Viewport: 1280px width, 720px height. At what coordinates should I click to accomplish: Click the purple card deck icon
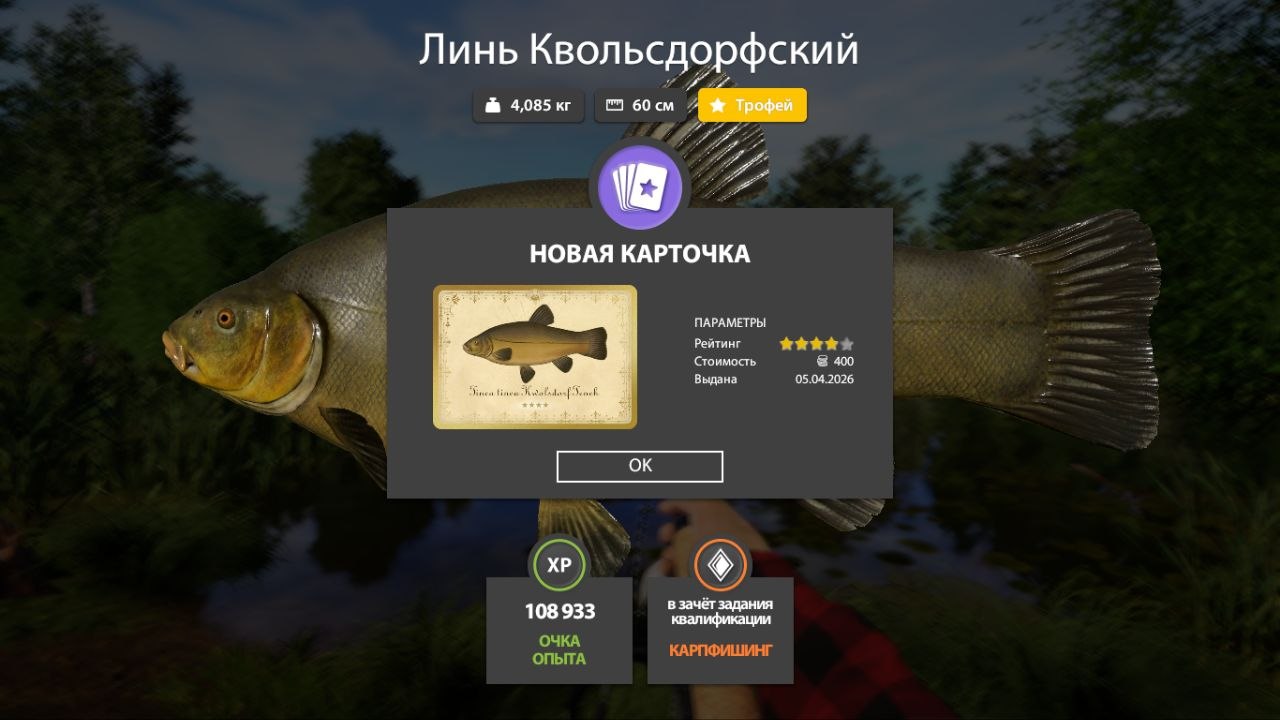640,186
